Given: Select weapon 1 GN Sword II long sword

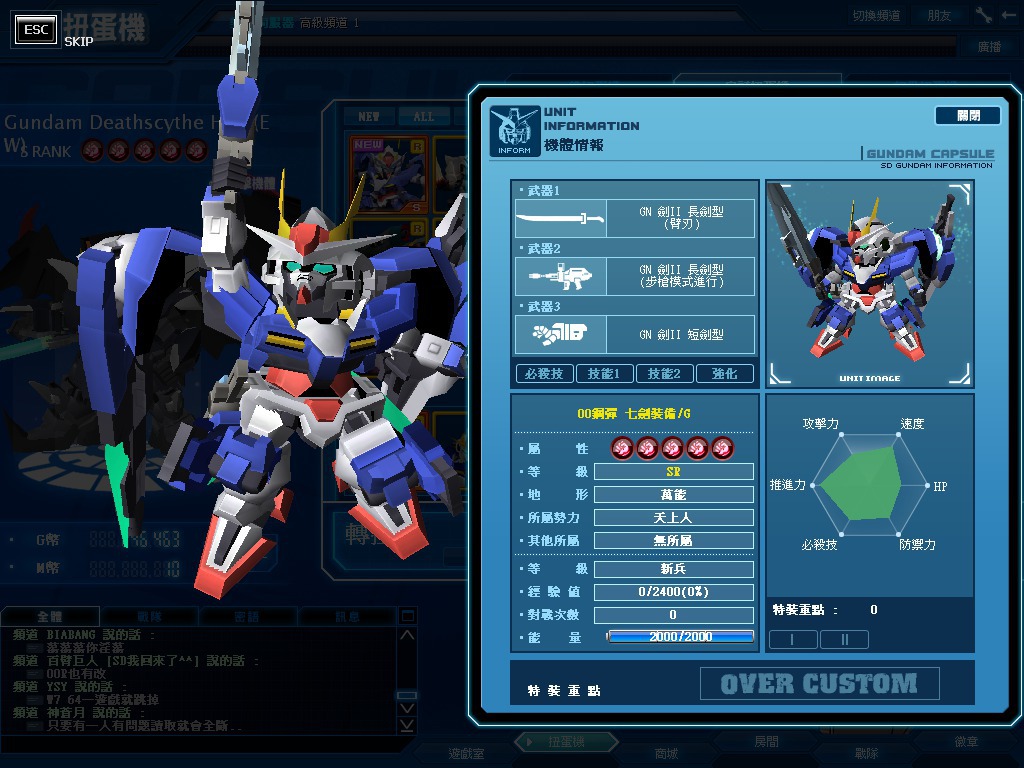Looking at the screenshot, I should (x=634, y=218).
